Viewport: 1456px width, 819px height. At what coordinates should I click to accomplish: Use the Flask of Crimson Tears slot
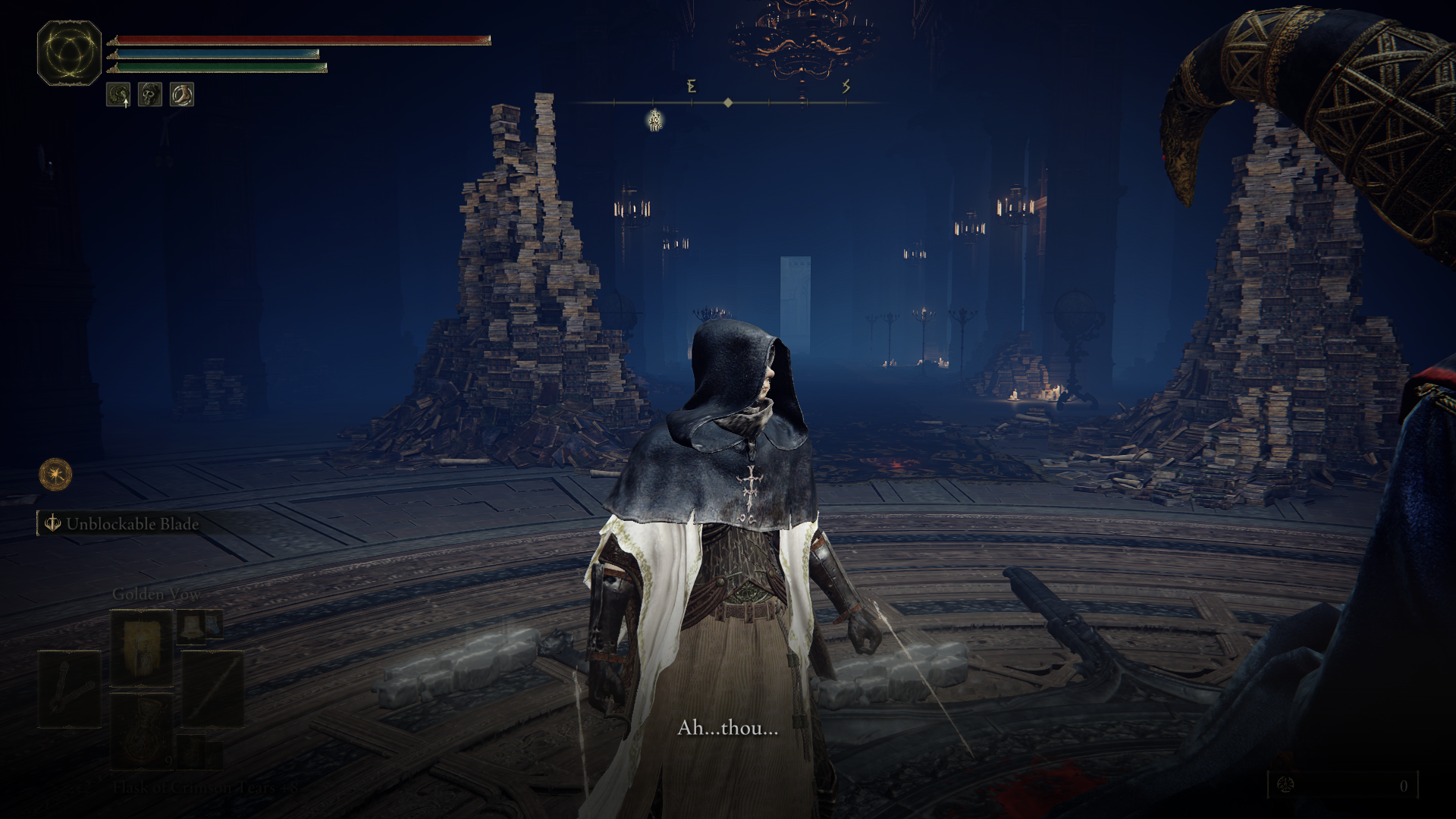click(142, 733)
